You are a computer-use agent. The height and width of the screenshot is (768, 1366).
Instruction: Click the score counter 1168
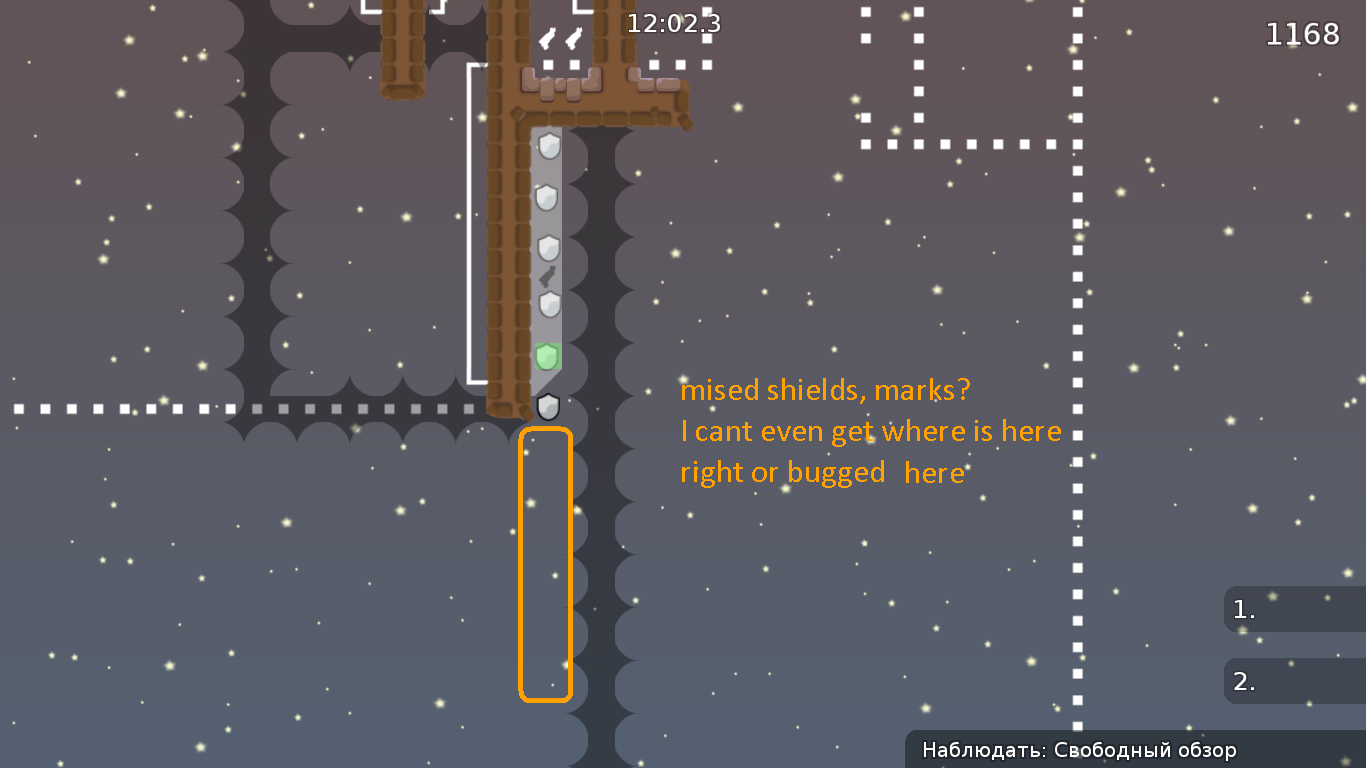pos(1303,33)
